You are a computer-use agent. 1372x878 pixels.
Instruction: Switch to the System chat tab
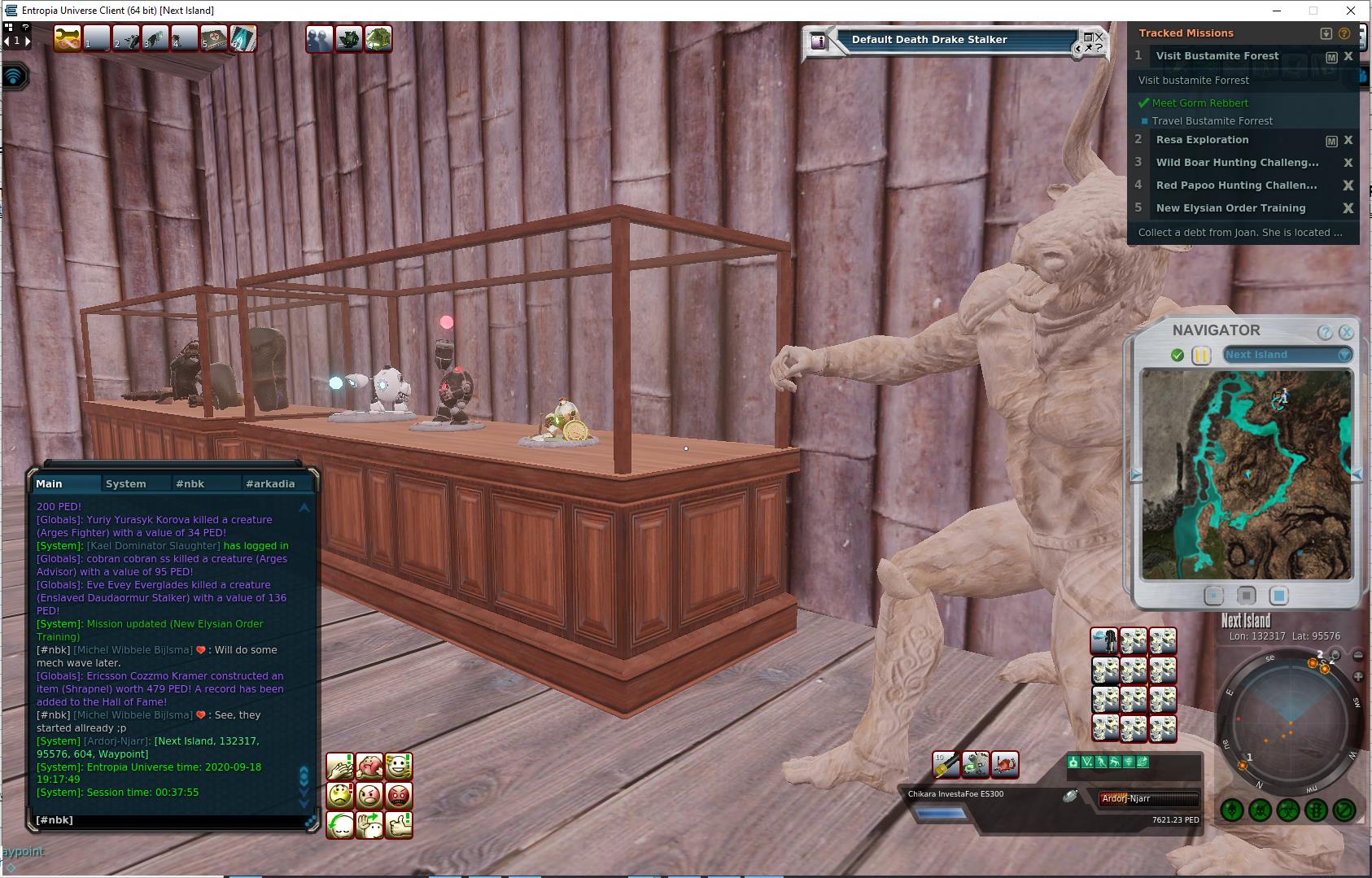click(126, 483)
